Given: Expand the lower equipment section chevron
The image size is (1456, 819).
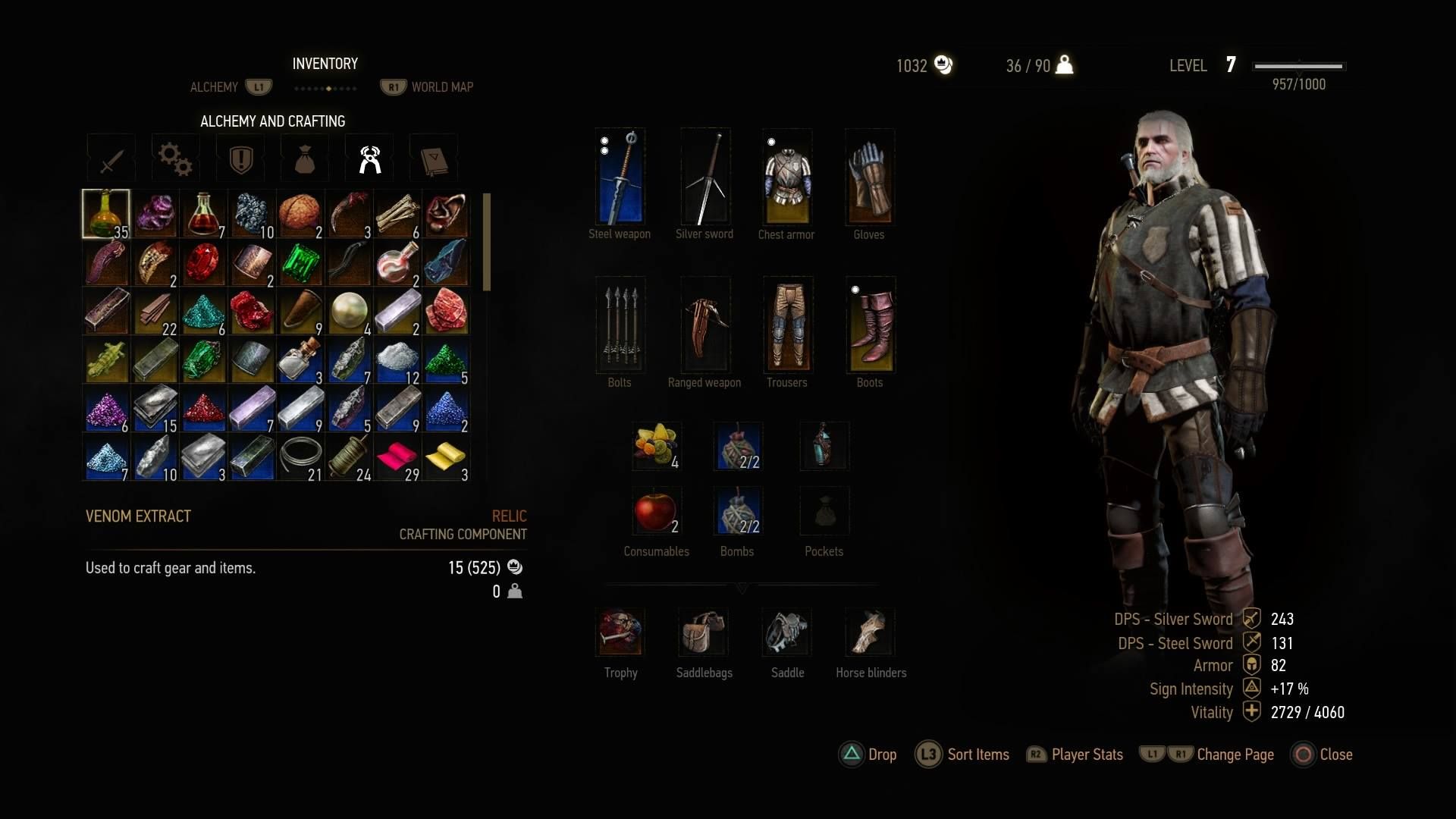Looking at the screenshot, I should [742, 588].
